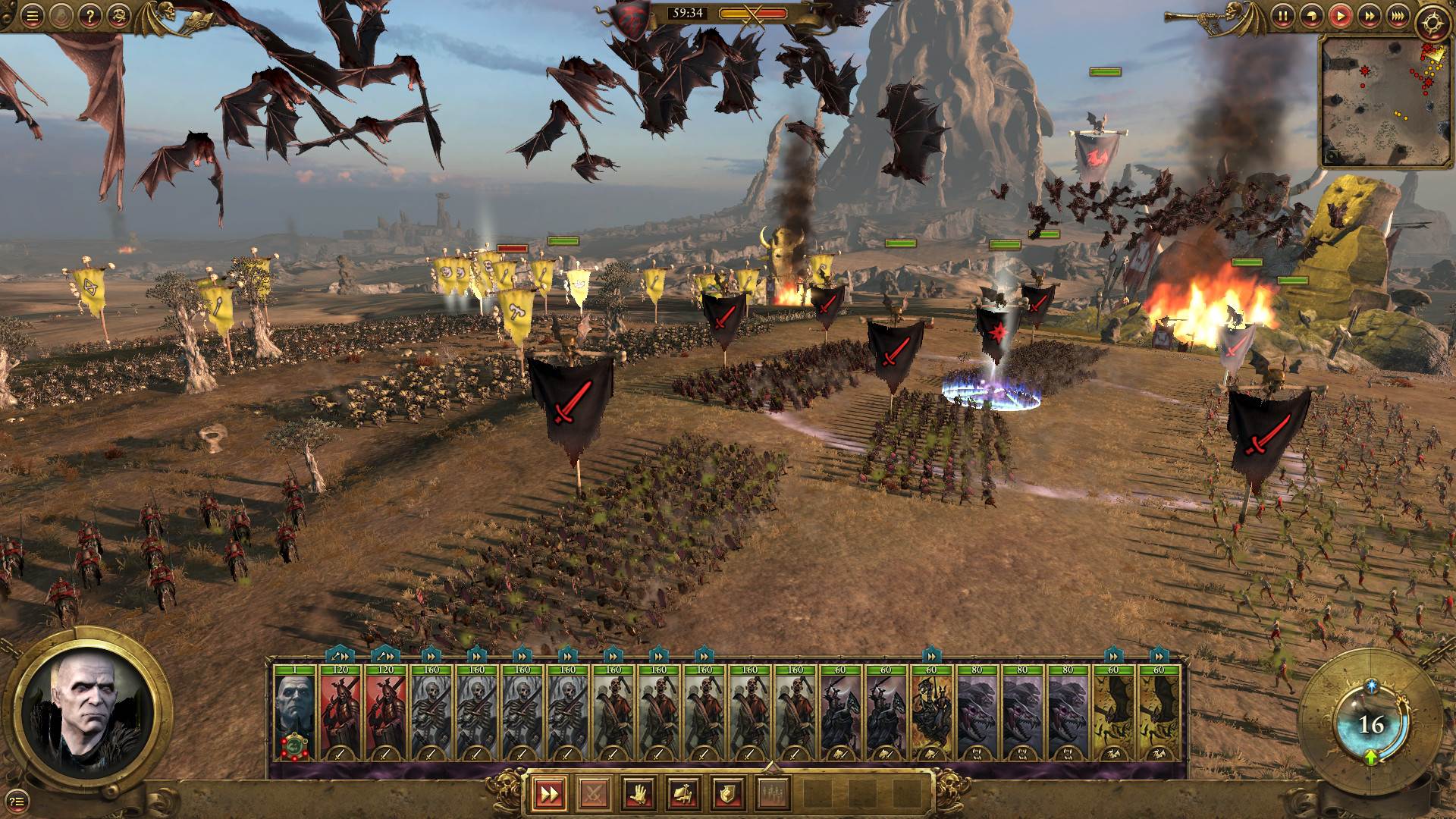Click the portrait icon beside the menu button
Viewport: 1456px width, 819px height.
coord(60,17)
